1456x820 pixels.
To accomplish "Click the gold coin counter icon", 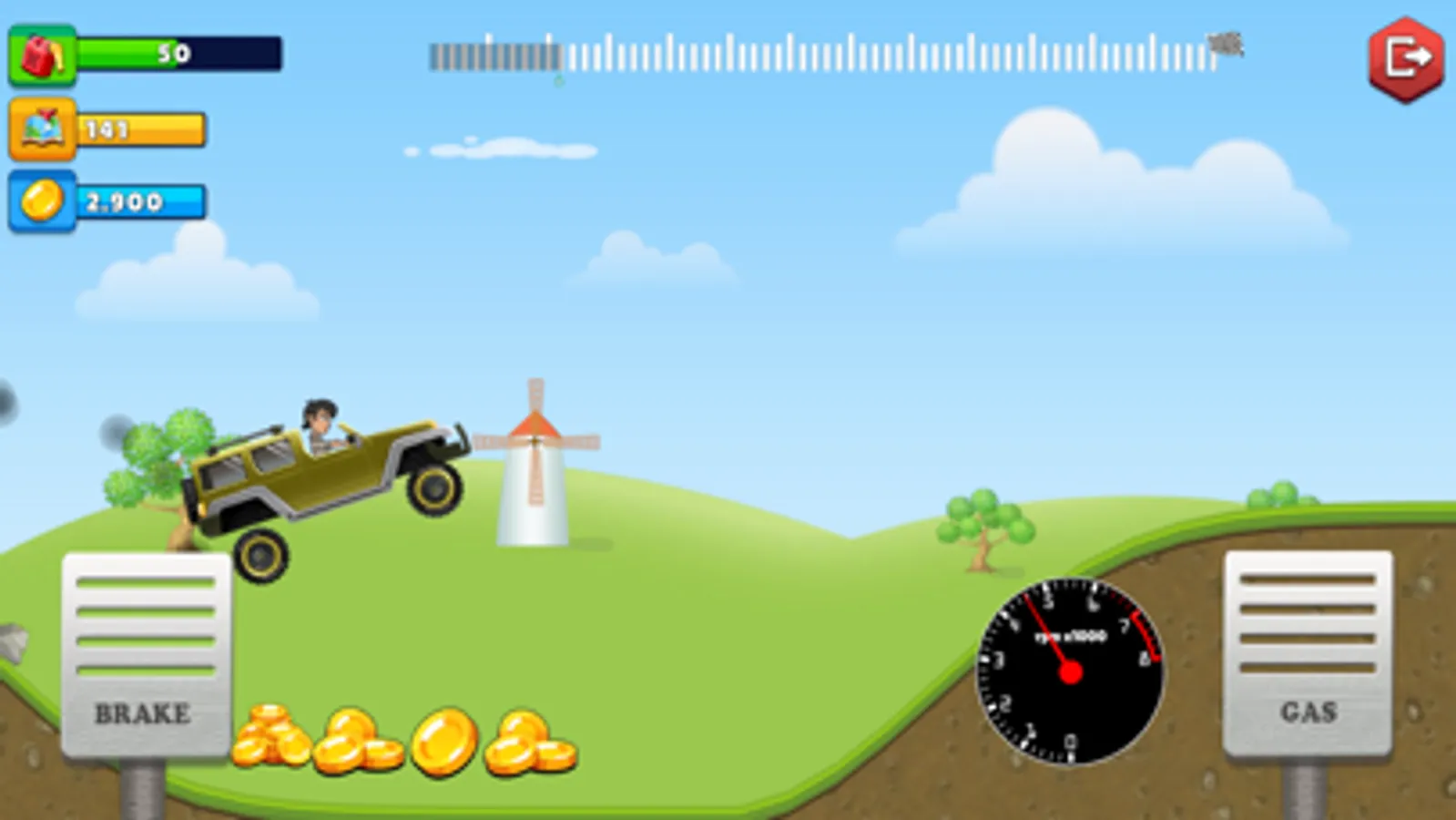I will point(41,200).
